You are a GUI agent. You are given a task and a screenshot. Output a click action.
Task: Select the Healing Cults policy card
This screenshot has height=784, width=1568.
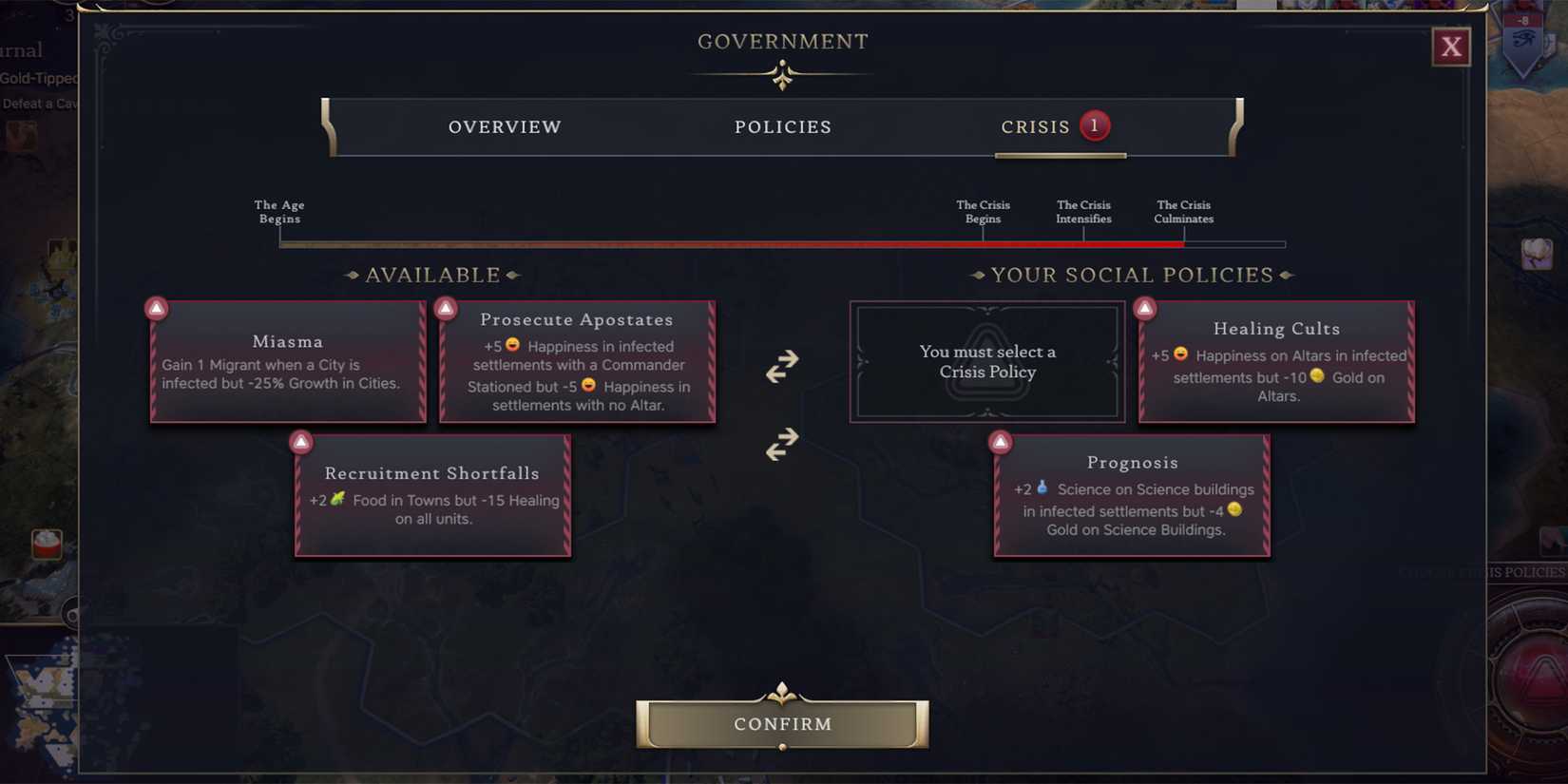1275,361
